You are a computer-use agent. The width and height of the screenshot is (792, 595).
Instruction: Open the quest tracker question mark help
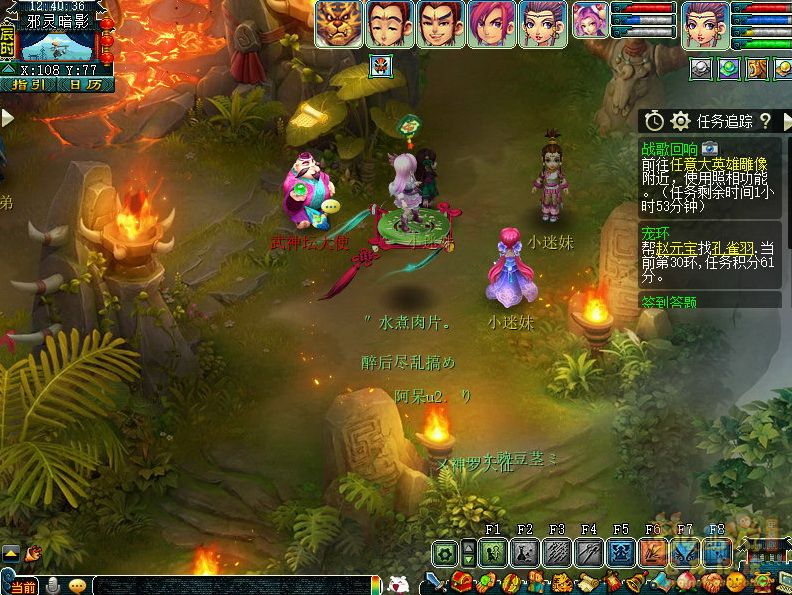coord(765,121)
